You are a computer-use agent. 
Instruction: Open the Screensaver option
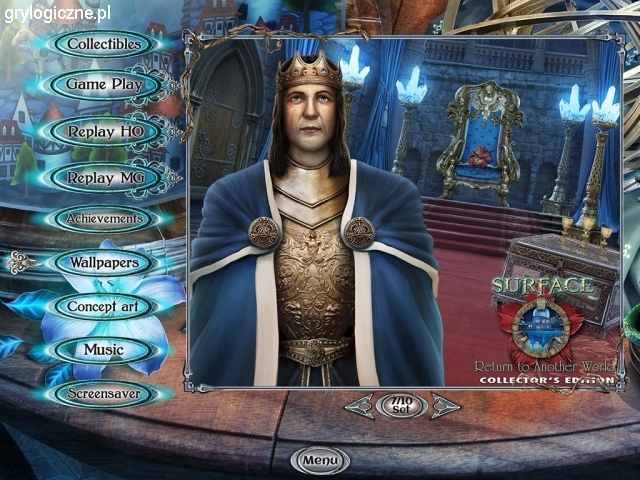coord(104,394)
